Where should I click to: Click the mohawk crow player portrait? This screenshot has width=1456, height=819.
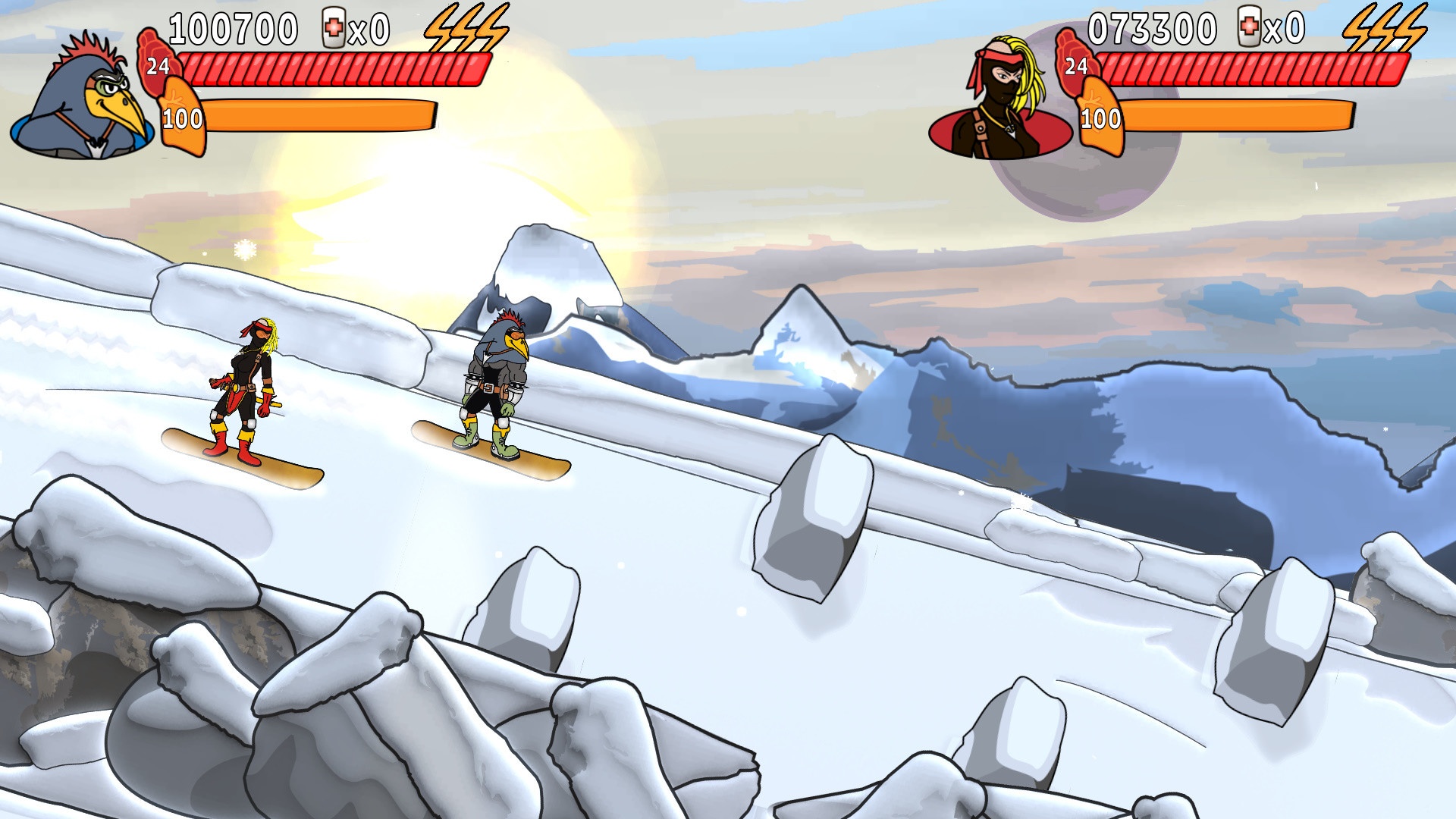pyautogui.click(x=83, y=99)
